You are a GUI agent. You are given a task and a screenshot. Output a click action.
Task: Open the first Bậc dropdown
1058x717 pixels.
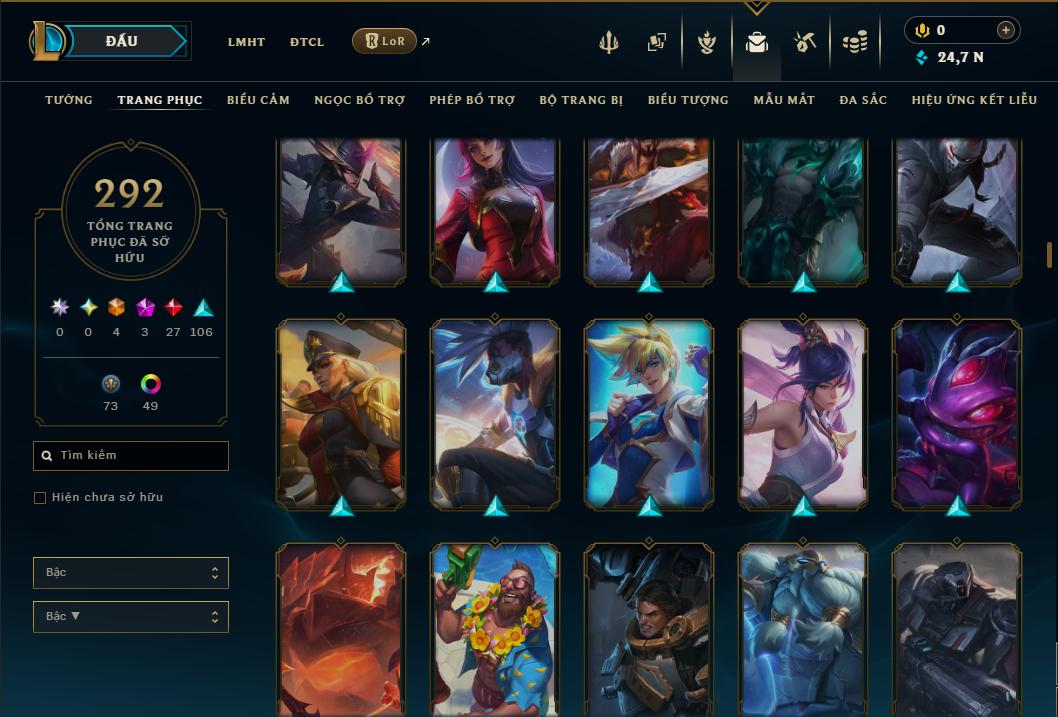(131, 573)
